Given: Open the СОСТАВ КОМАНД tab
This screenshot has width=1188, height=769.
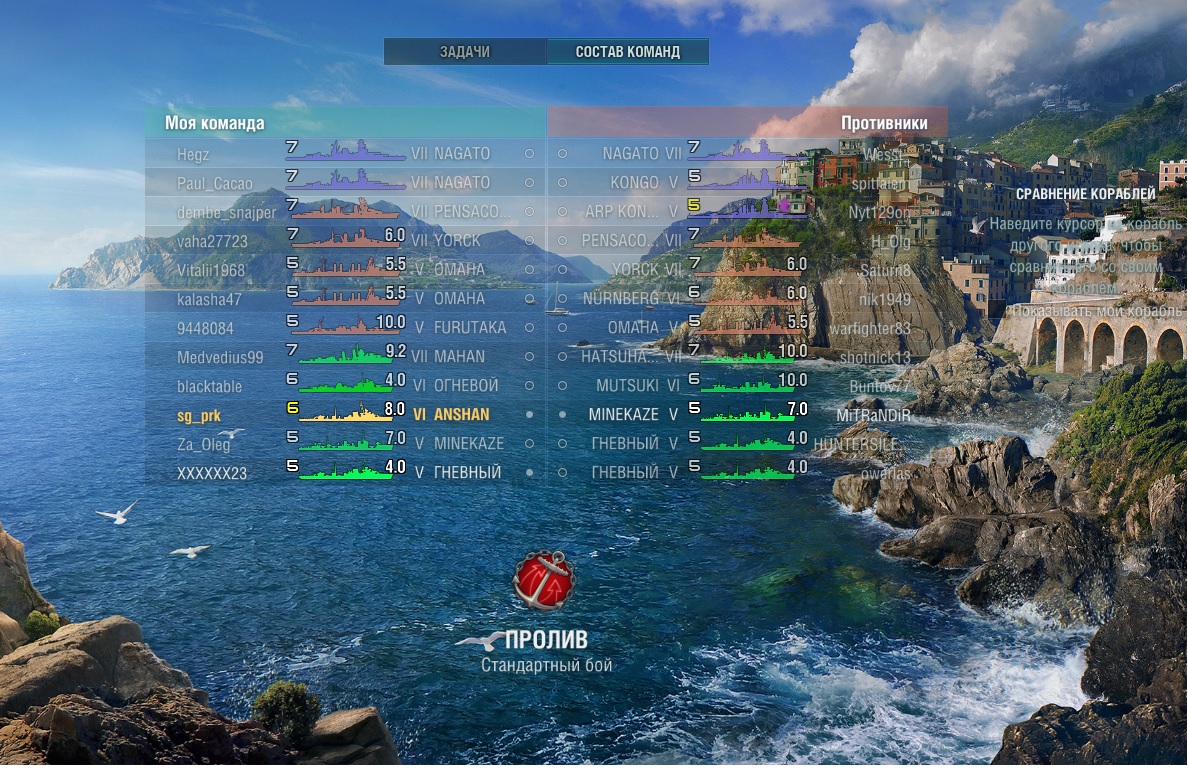Looking at the screenshot, I should coord(627,52).
